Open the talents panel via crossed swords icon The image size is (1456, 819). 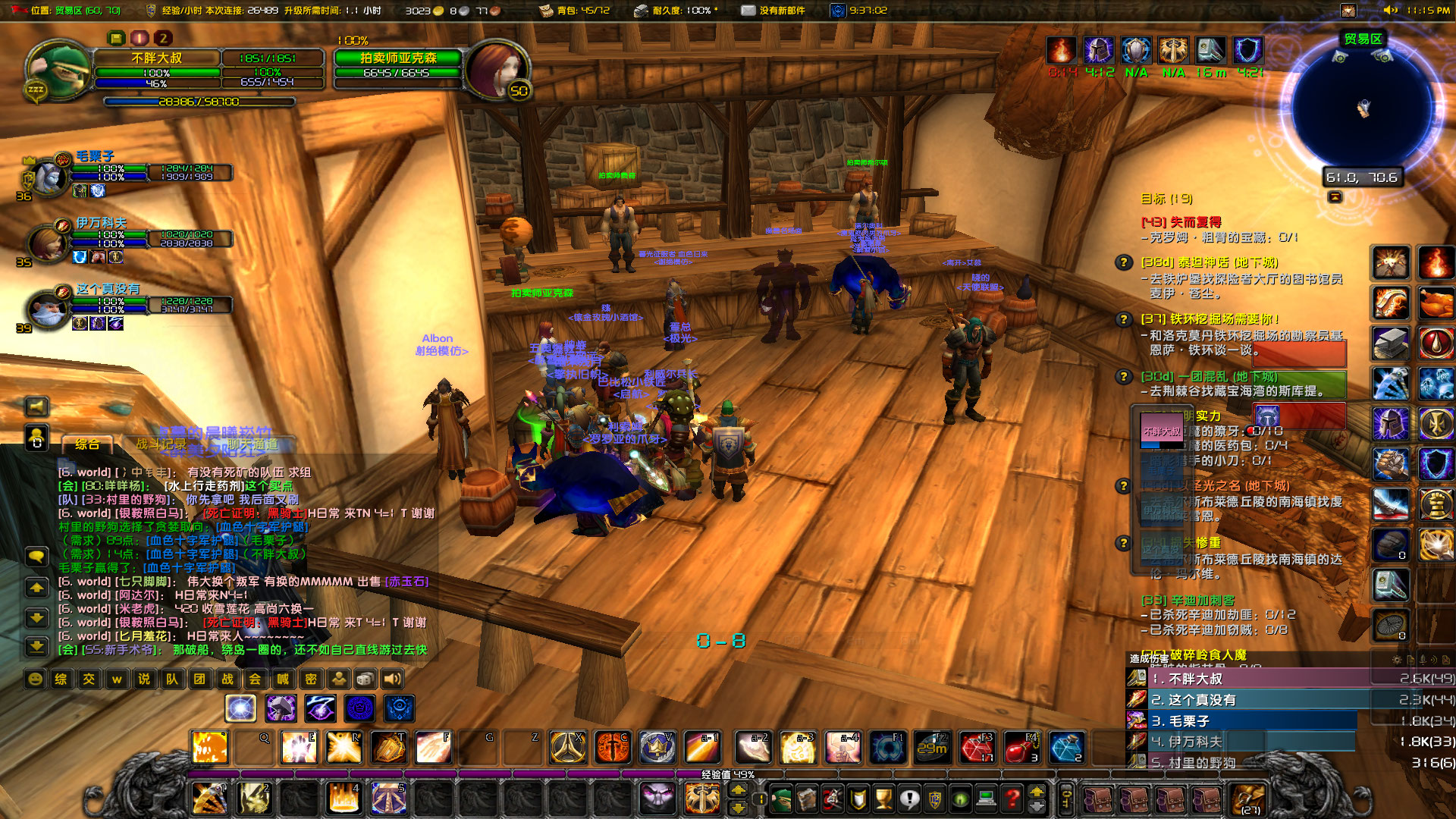click(831, 798)
